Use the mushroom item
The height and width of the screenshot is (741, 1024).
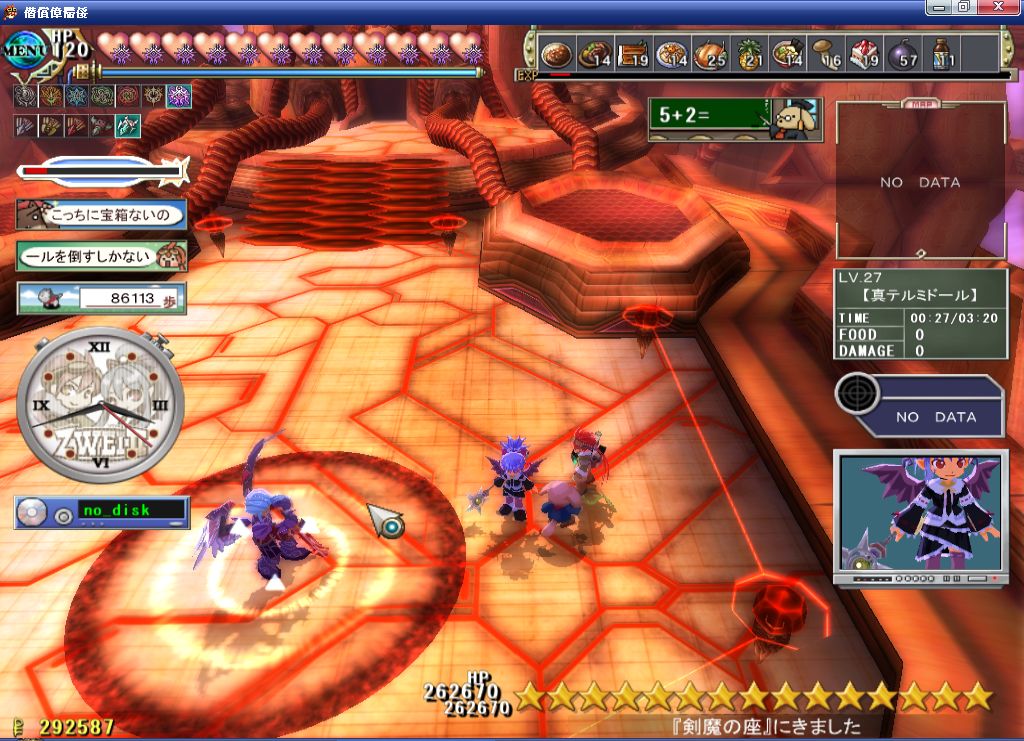point(823,53)
